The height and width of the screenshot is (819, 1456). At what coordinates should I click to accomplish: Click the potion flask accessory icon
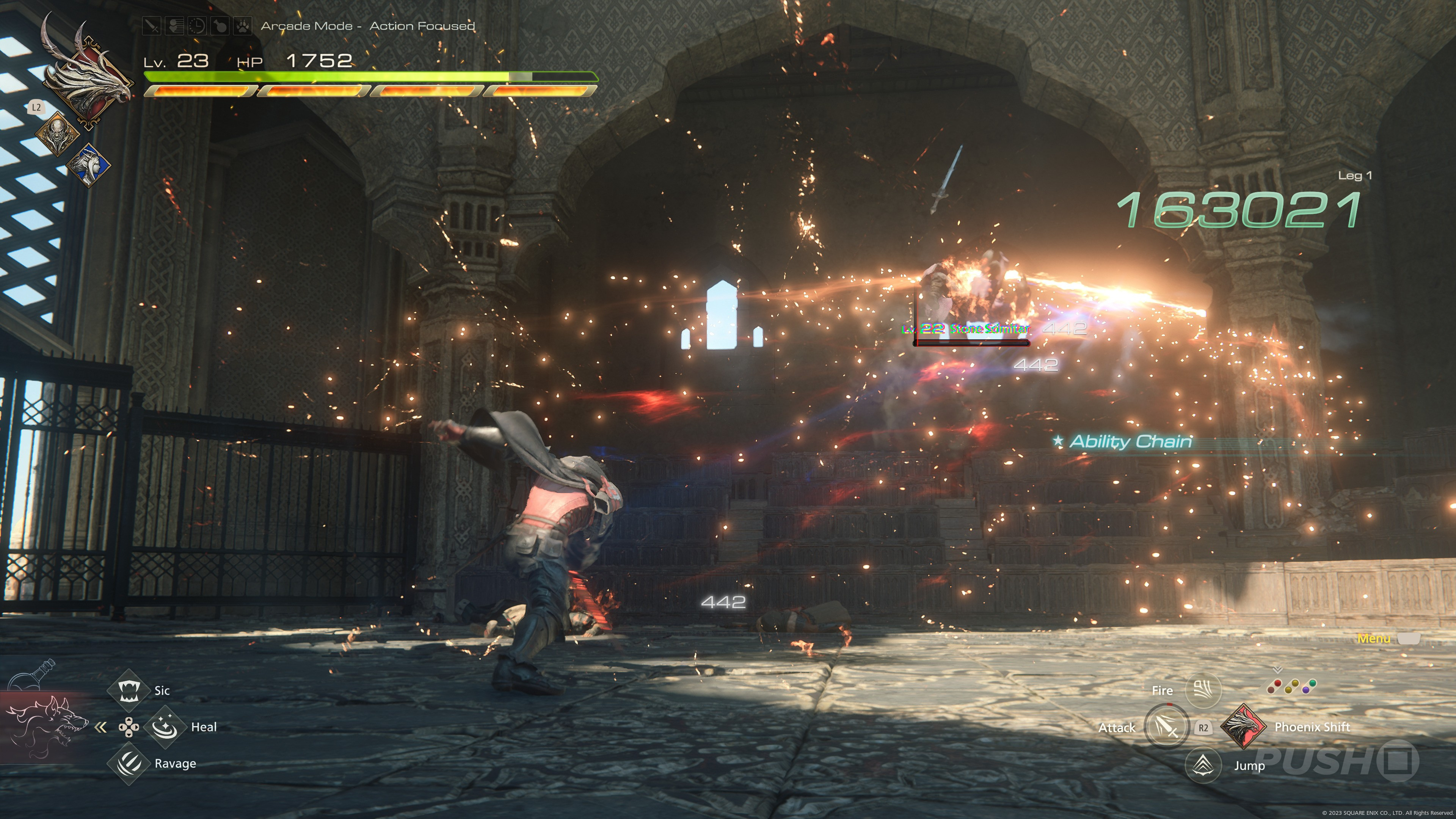tap(220, 26)
